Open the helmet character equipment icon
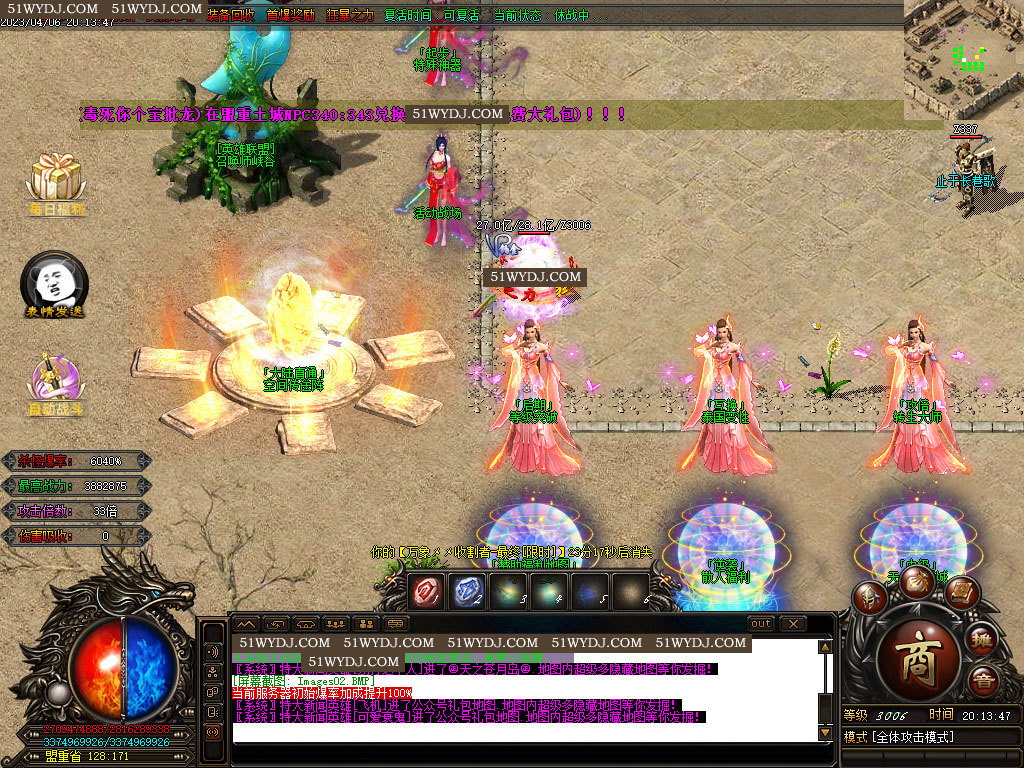 (x=870, y=598)
